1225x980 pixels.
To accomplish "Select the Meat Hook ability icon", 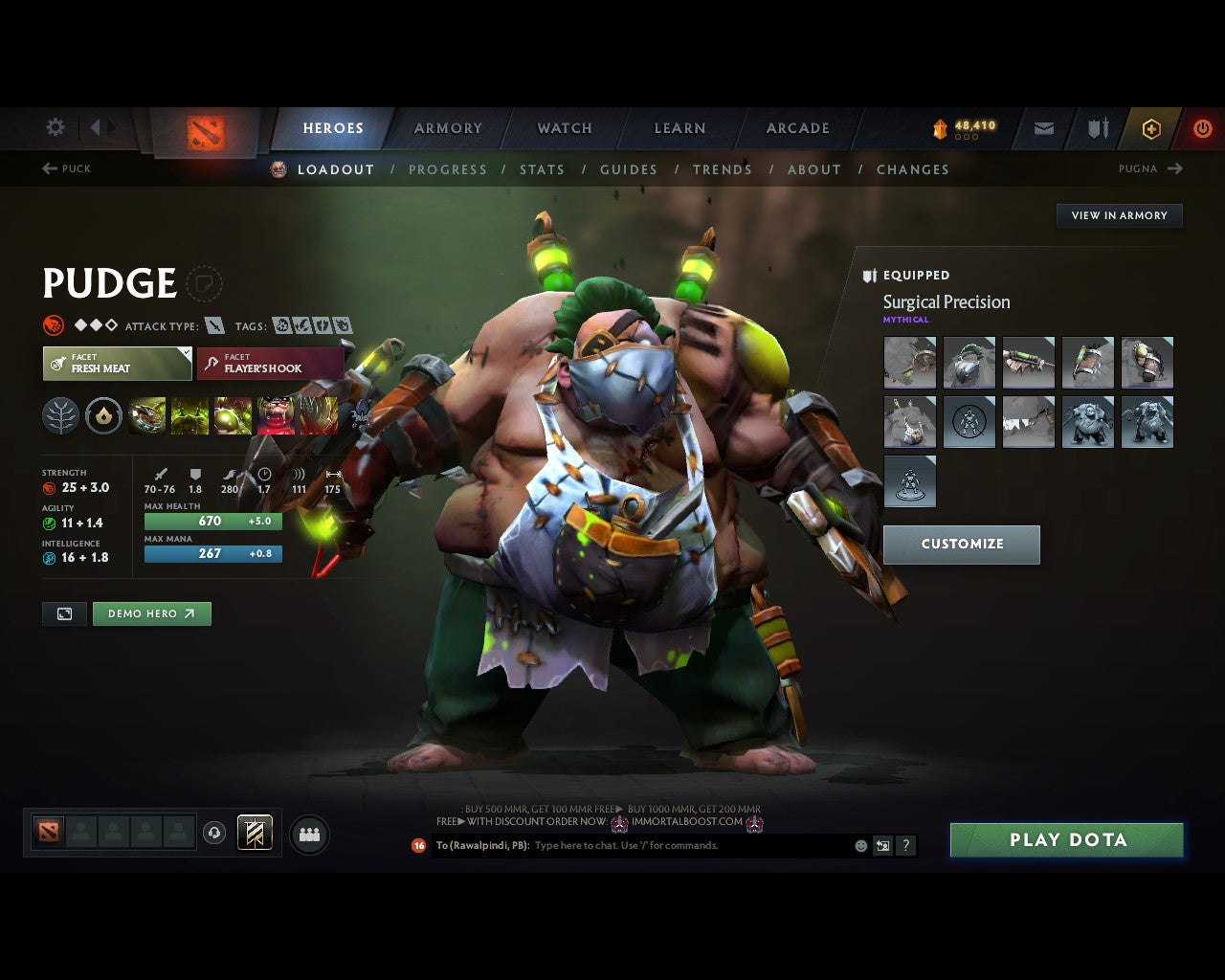I will pyautogui.click(x=145, y=415).
